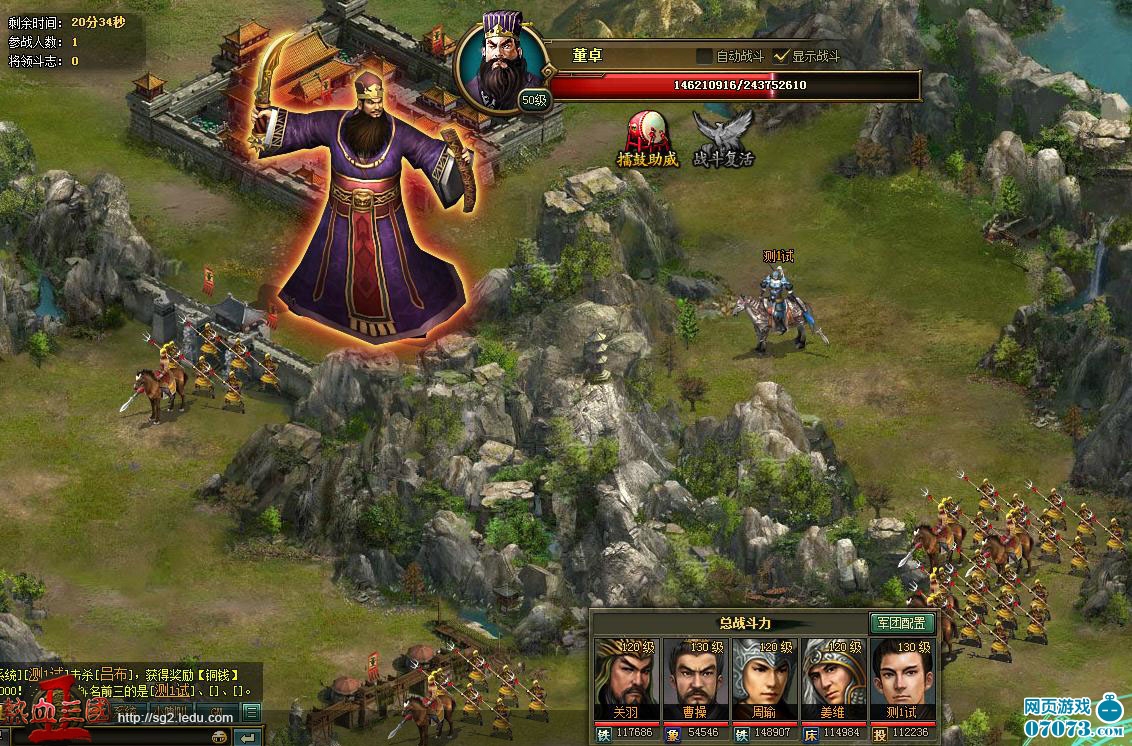
Task: Open the chat emoji picker
Action: (x=220, y=737)
